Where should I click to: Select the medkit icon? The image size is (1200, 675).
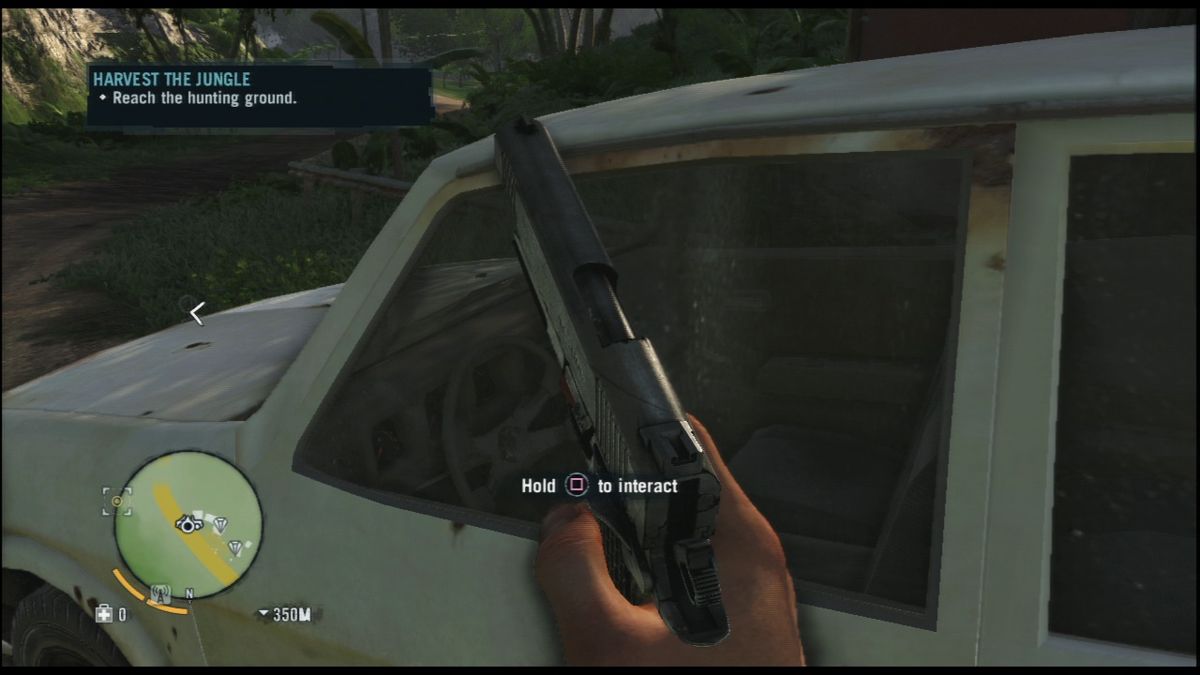(104, 614)
